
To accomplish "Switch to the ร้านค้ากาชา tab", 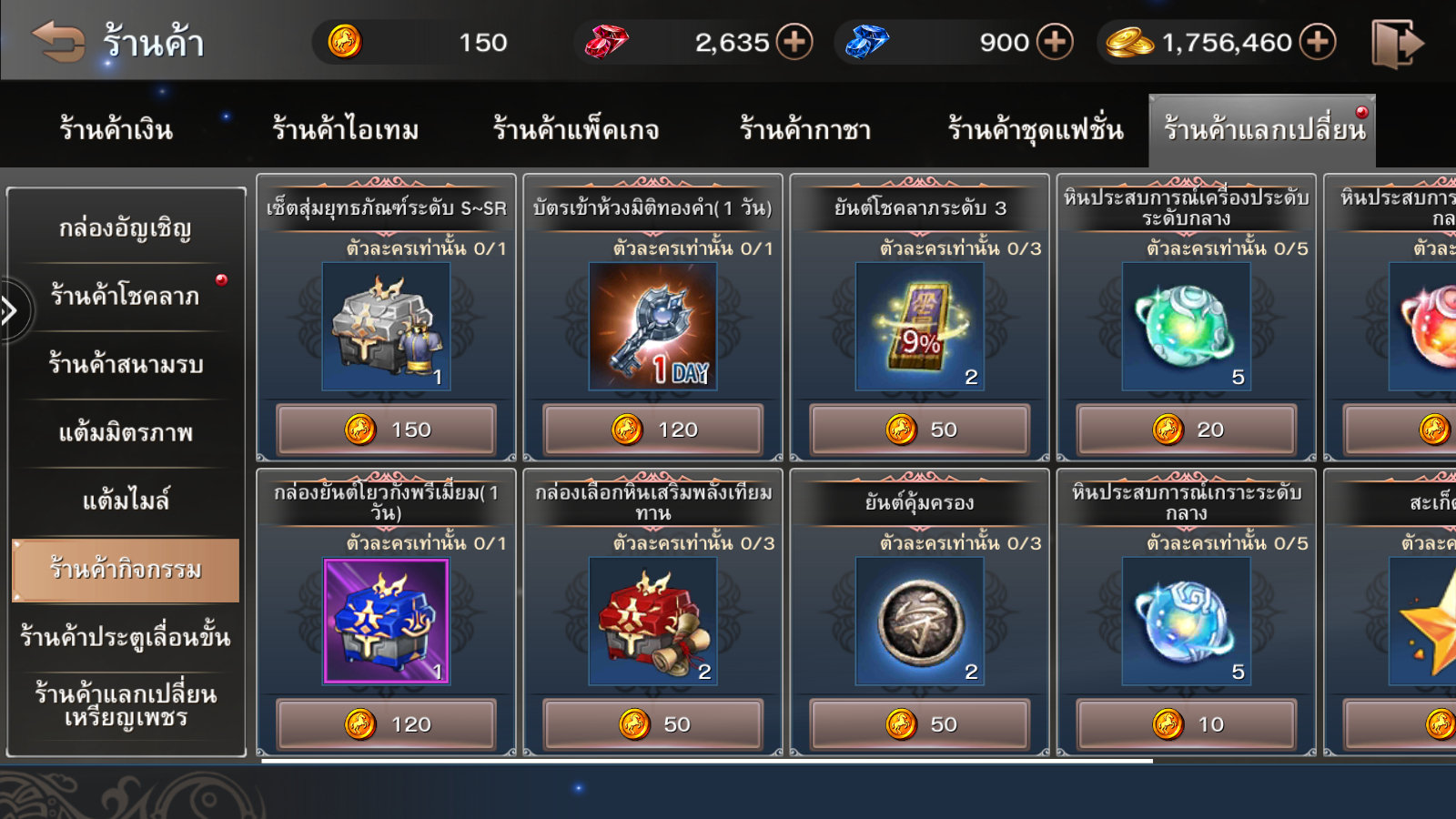I will coord(805,130).
